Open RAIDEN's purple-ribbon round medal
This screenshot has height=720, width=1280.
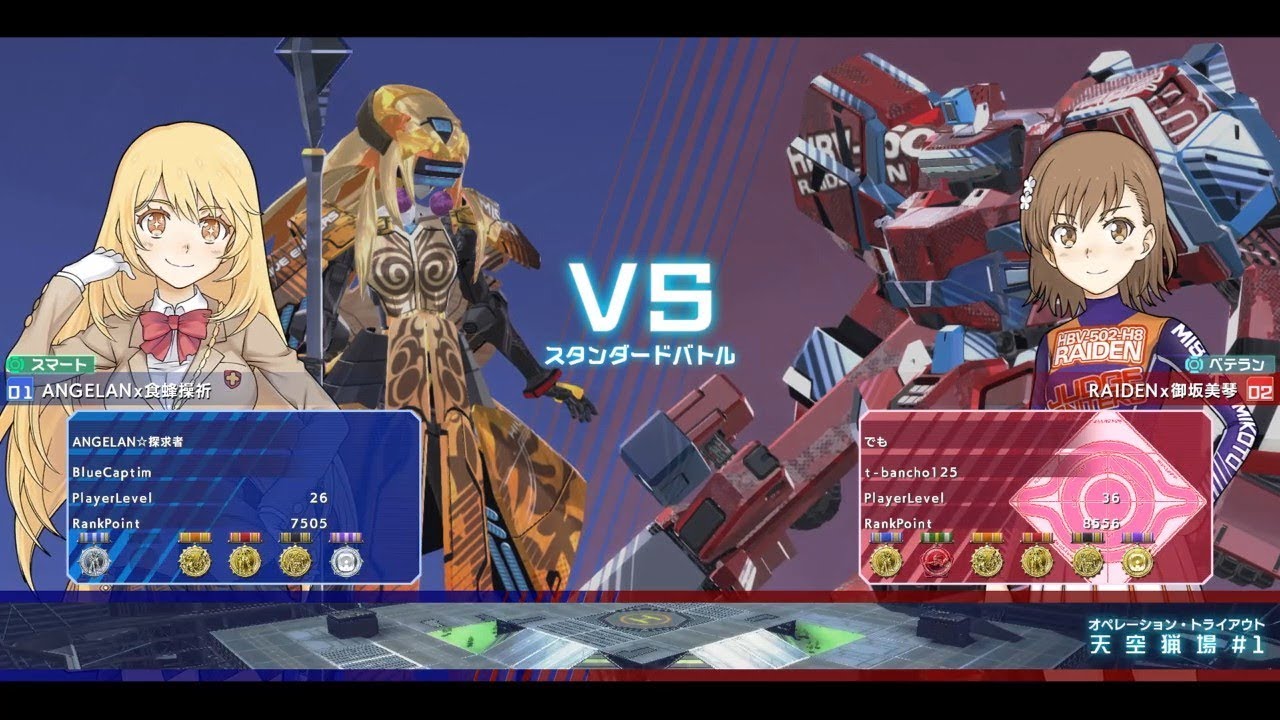(x=1139, y=562)
